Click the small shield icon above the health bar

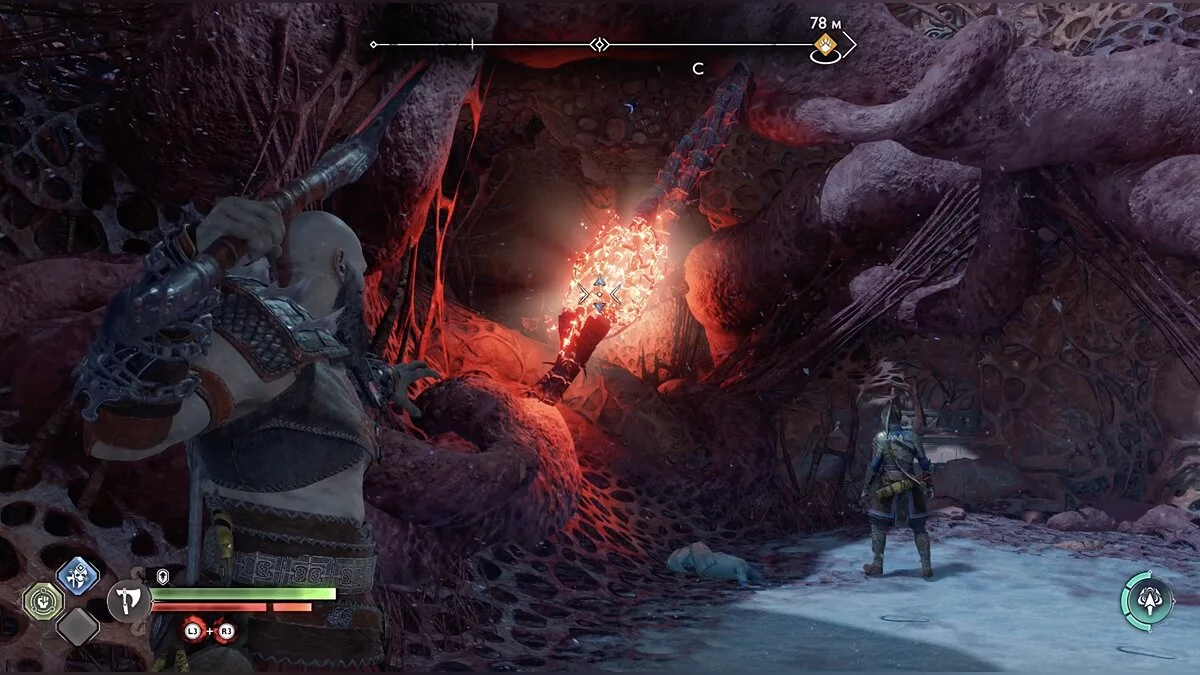click(163, 576)
